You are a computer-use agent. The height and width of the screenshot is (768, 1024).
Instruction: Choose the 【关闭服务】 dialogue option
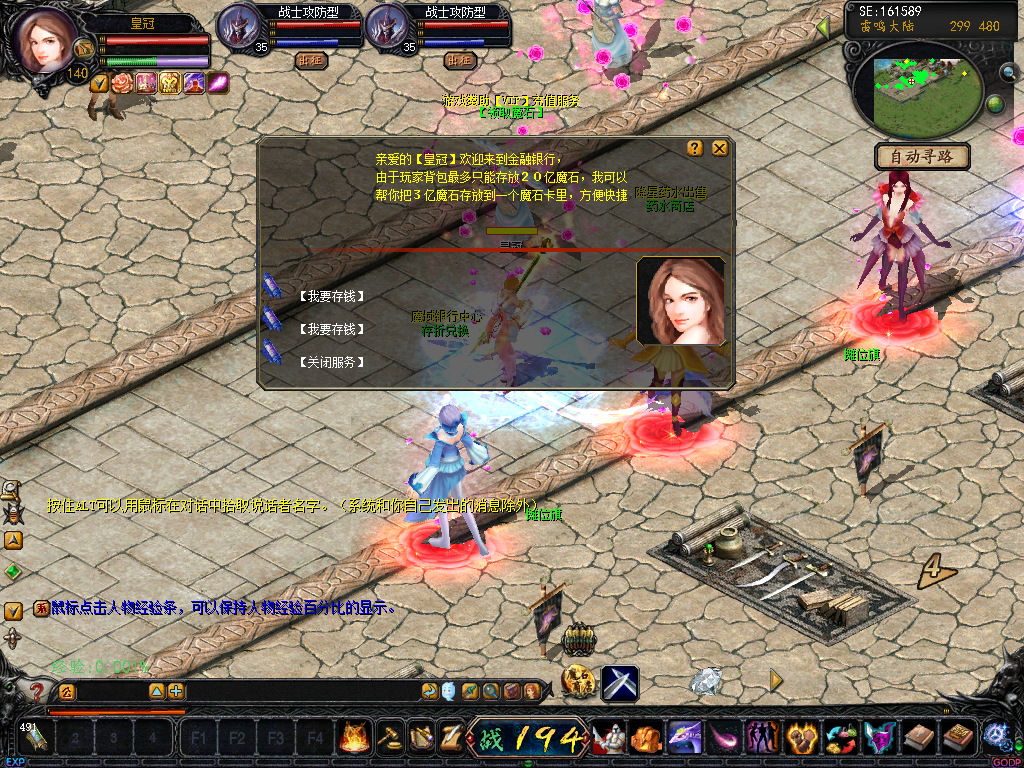point(331,362)
